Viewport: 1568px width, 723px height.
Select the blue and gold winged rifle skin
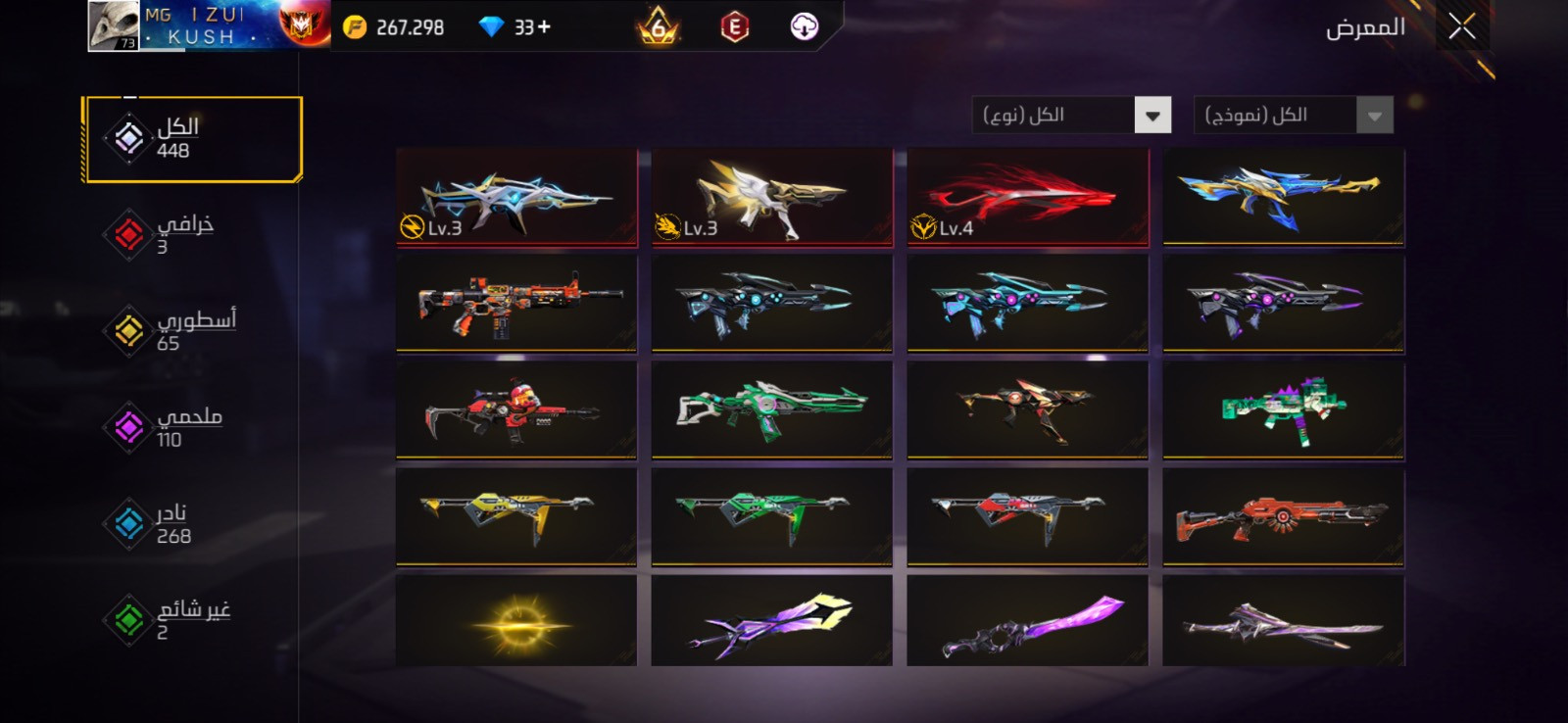coord(1283,197)
